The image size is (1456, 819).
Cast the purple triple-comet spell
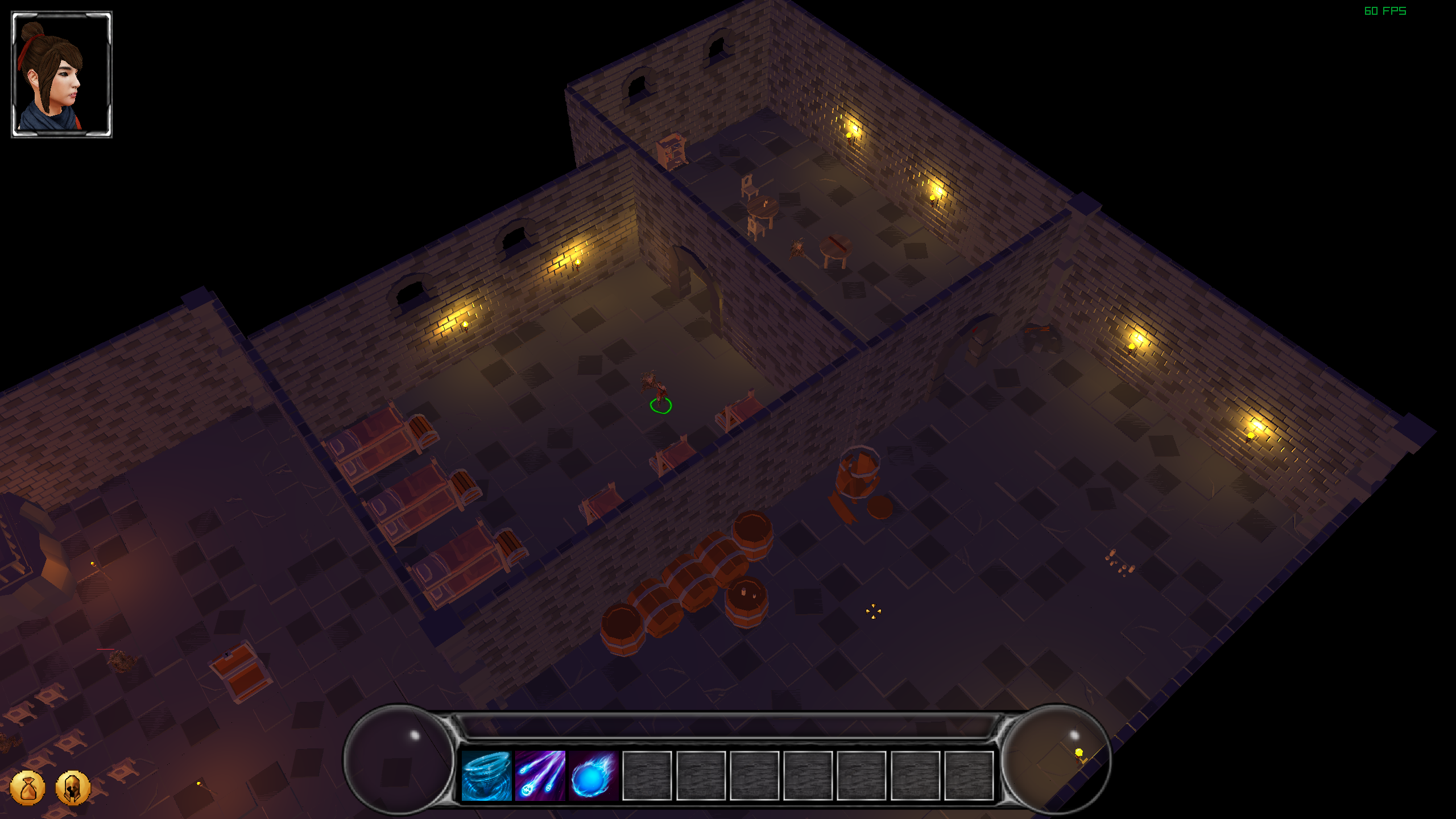[540, 775]
